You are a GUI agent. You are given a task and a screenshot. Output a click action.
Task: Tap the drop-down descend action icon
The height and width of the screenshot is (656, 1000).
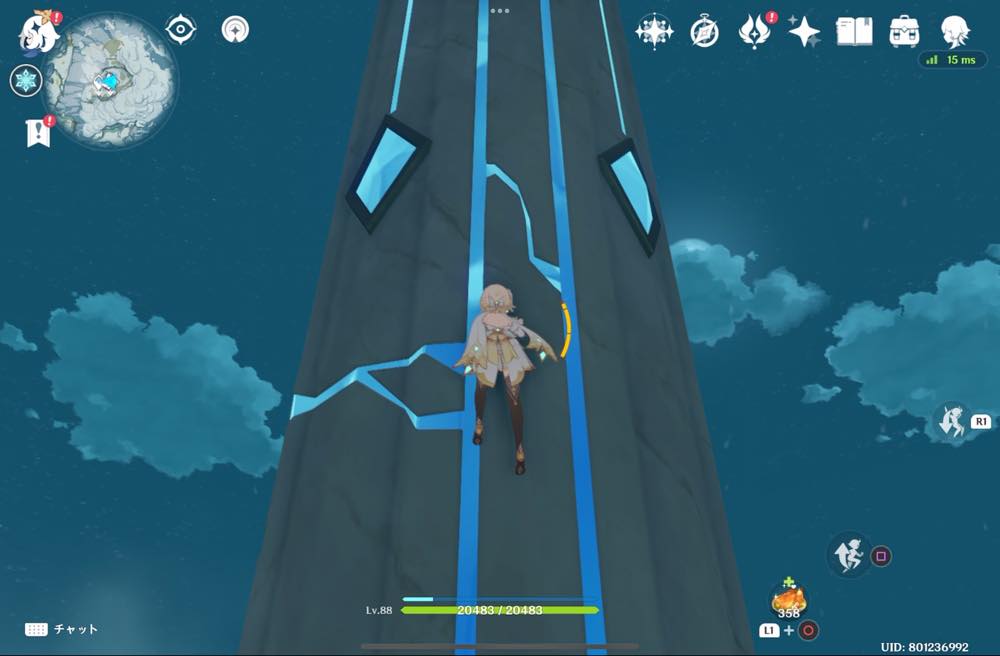[x=952, y=421]
